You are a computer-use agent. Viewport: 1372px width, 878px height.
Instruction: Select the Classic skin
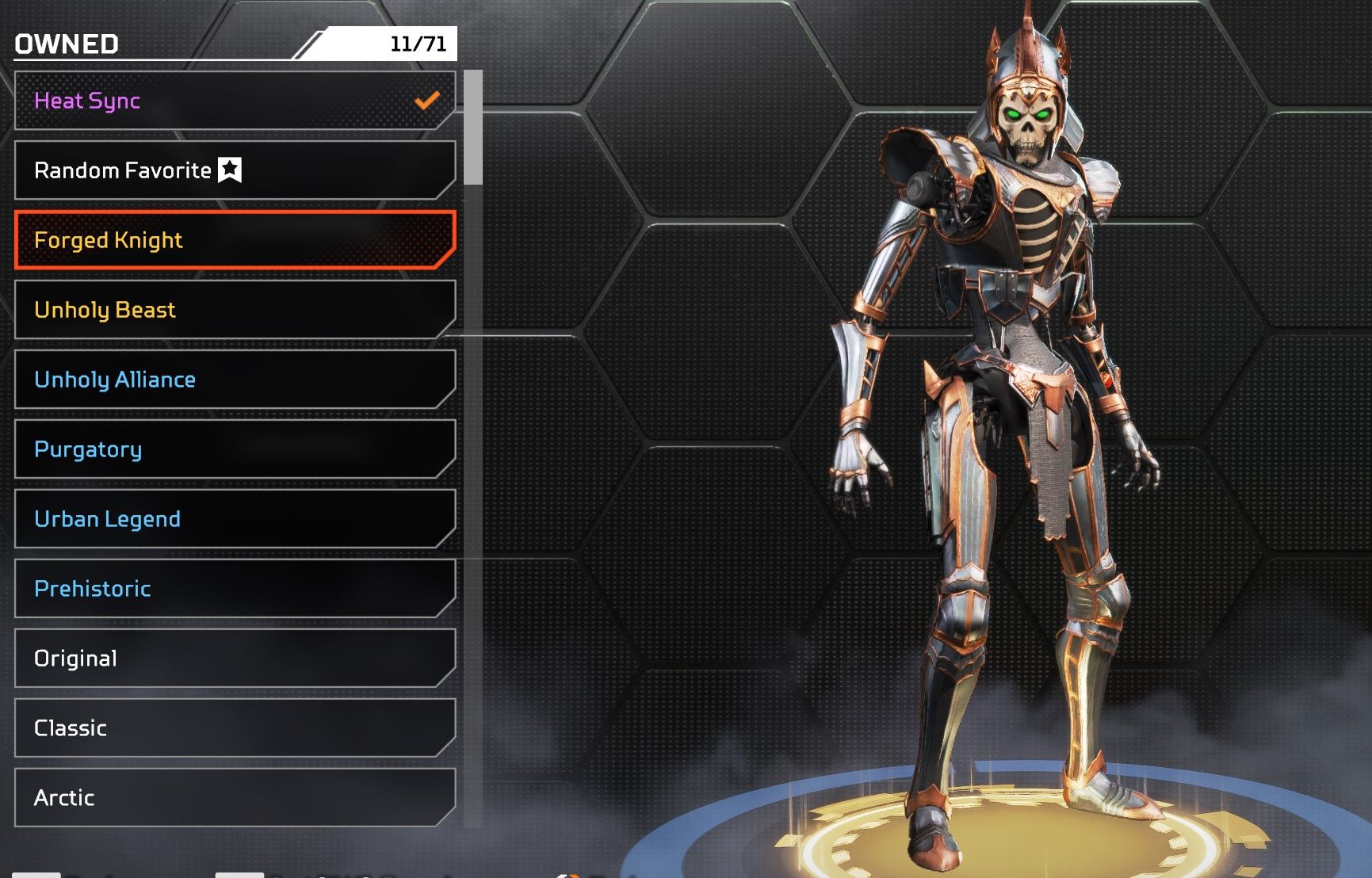[235, 728]
